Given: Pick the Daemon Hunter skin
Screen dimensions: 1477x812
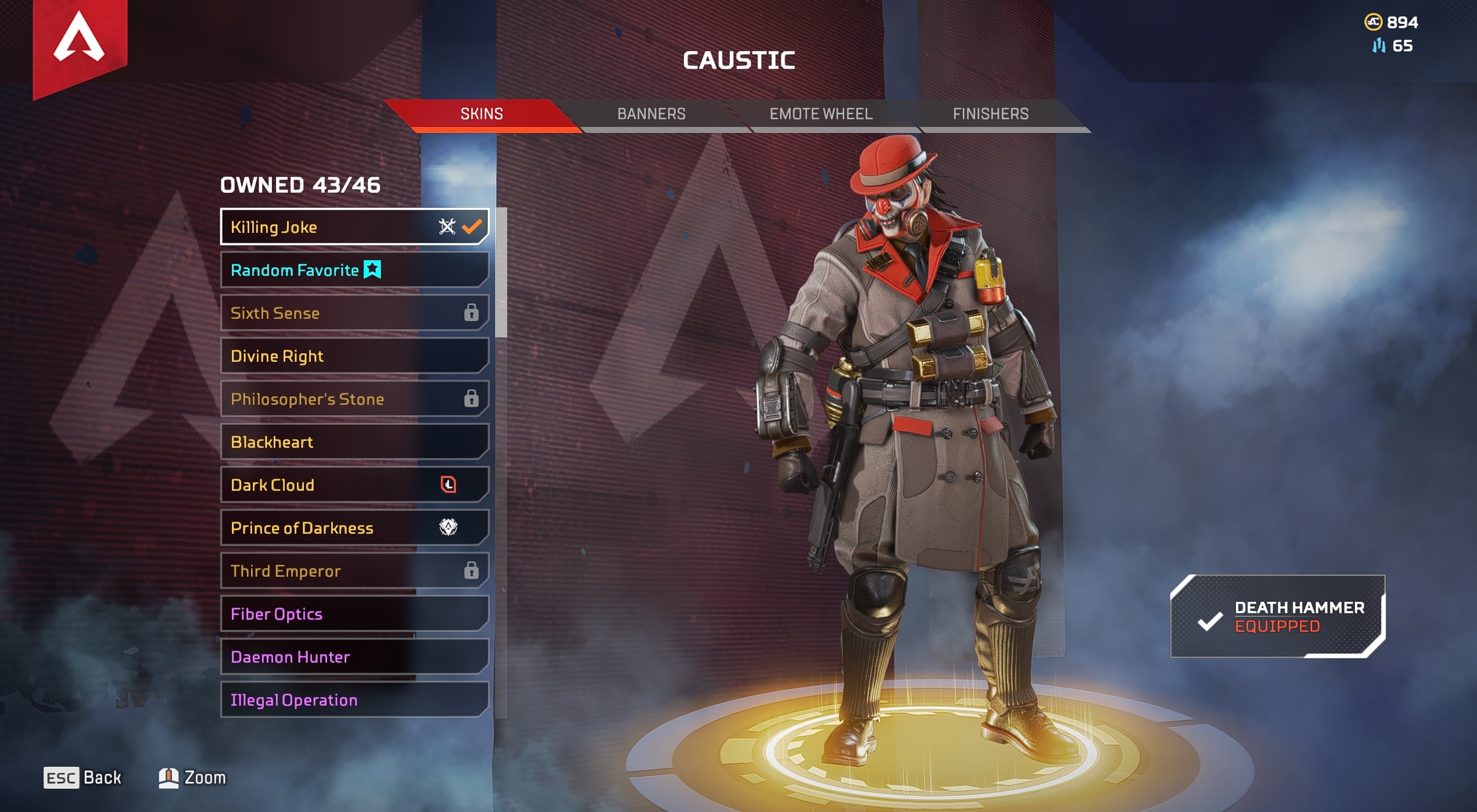Looking at the screenshot, I should (x=354, y=656).
